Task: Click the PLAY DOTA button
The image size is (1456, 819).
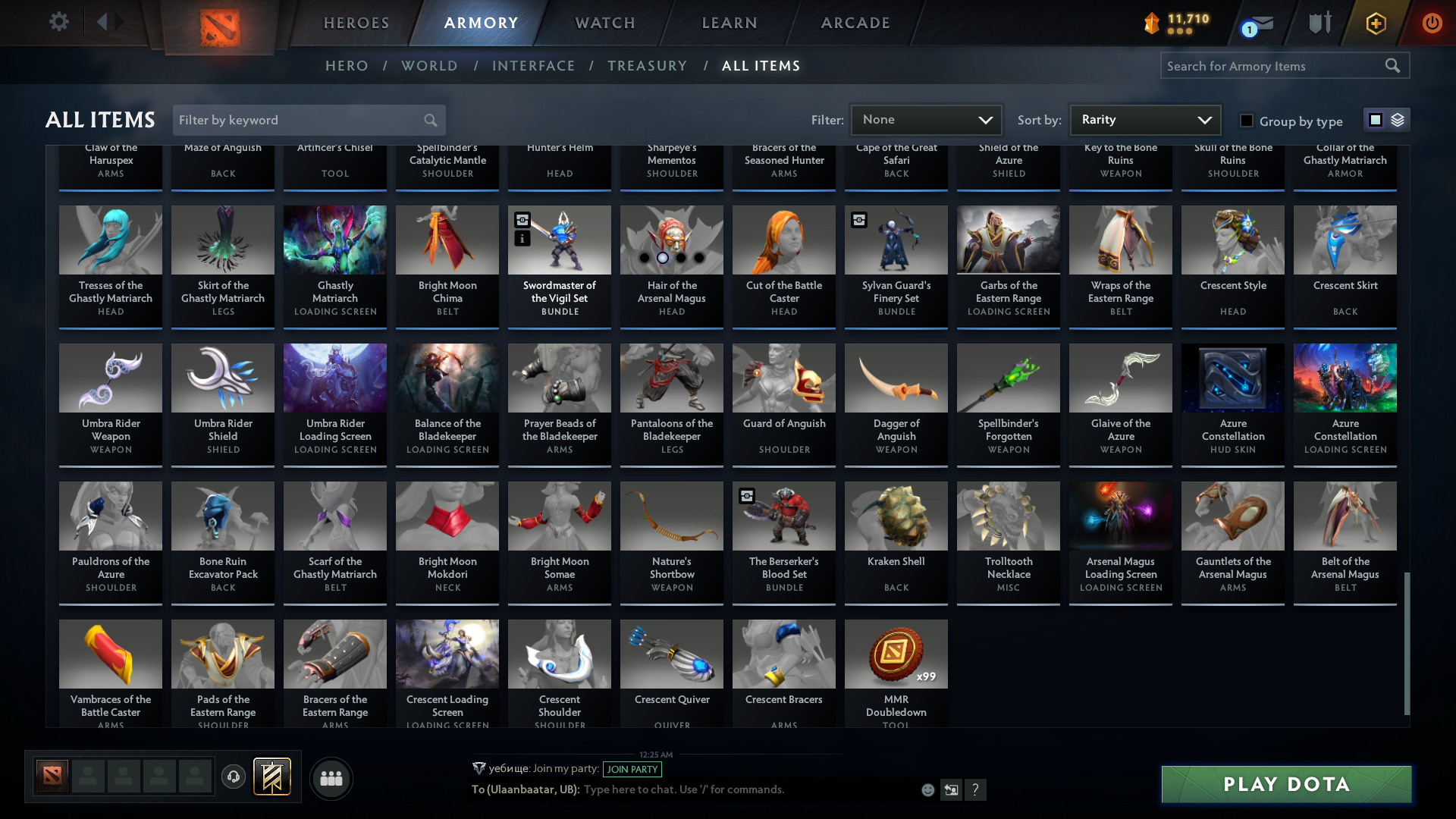Action: (x=1285, y=784)
